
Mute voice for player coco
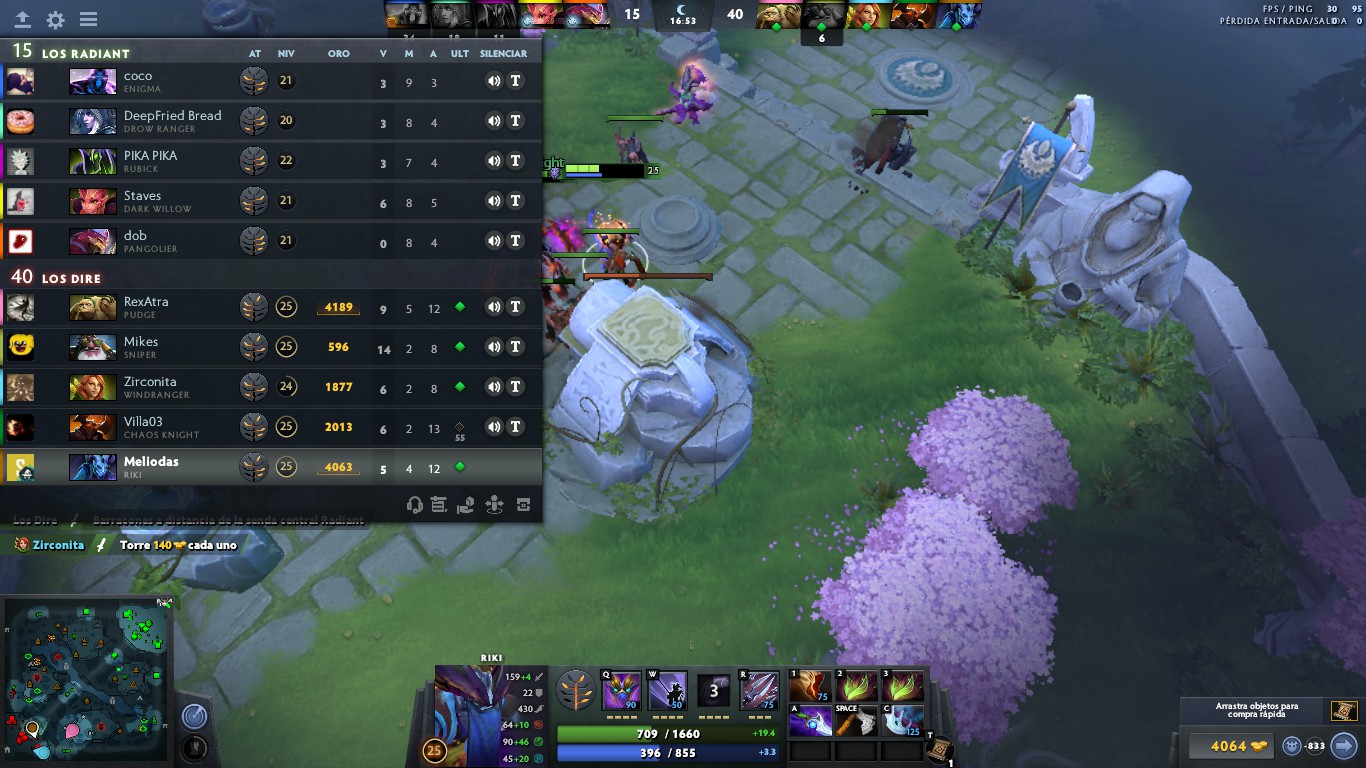coord(493,81)
